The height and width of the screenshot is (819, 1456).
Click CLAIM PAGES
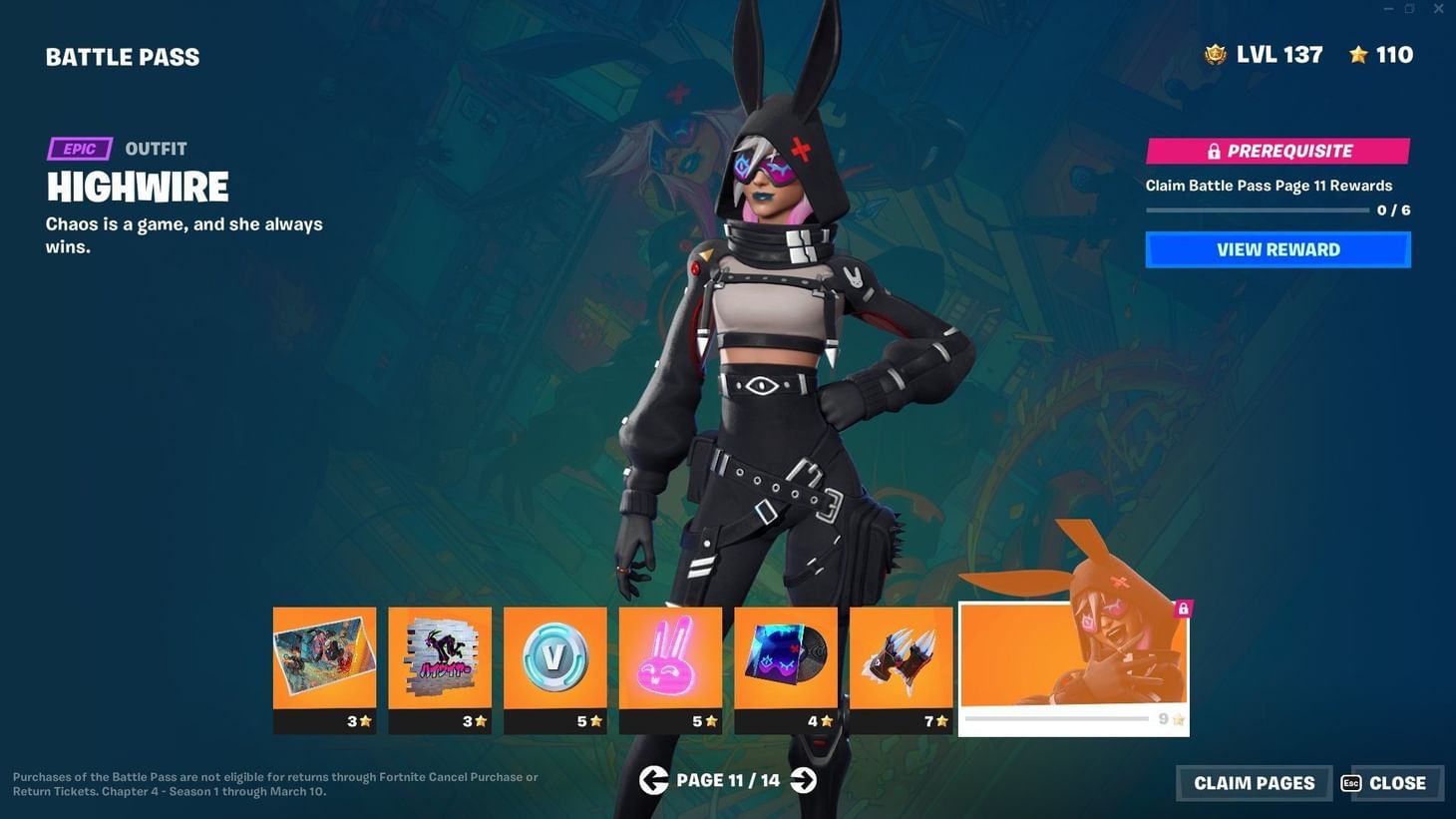coord(1254,783)
